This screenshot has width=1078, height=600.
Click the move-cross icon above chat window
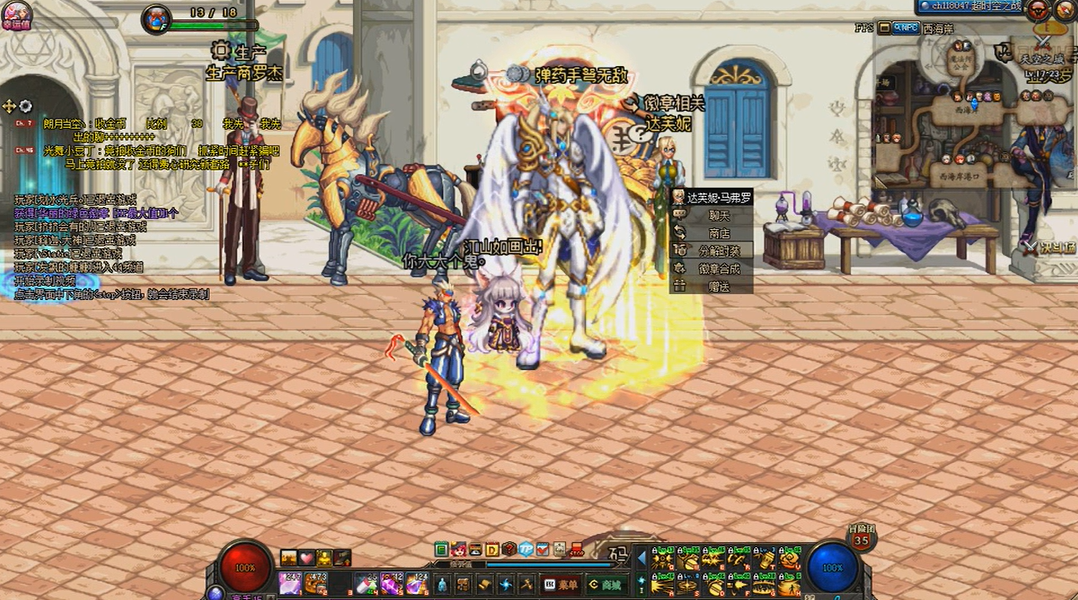[x=10, y=106]
